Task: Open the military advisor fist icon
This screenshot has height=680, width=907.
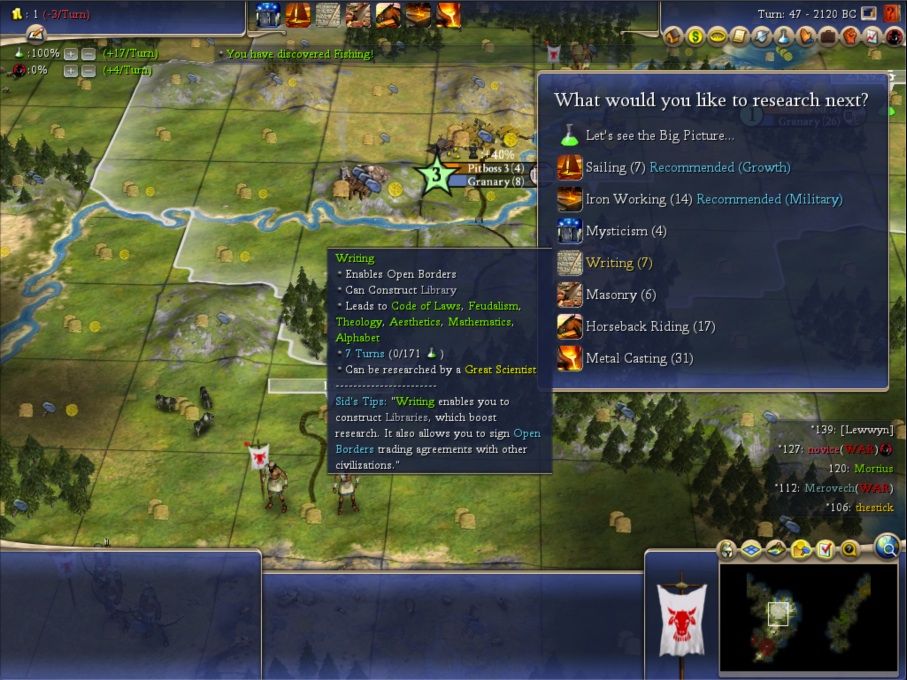Action: coord(849,37)
